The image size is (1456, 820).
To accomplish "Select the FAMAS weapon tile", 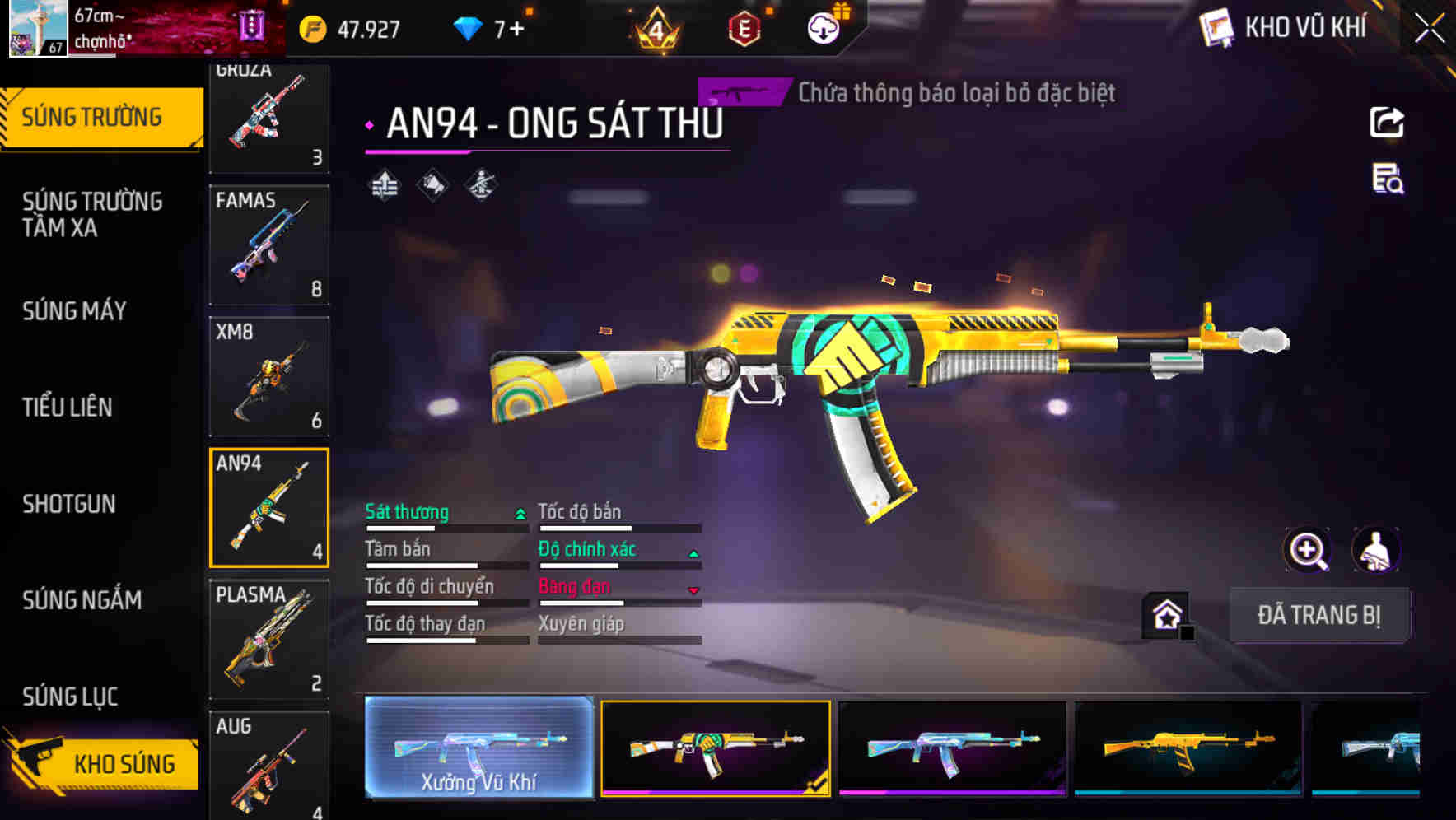I will click(x=269, y=245).
